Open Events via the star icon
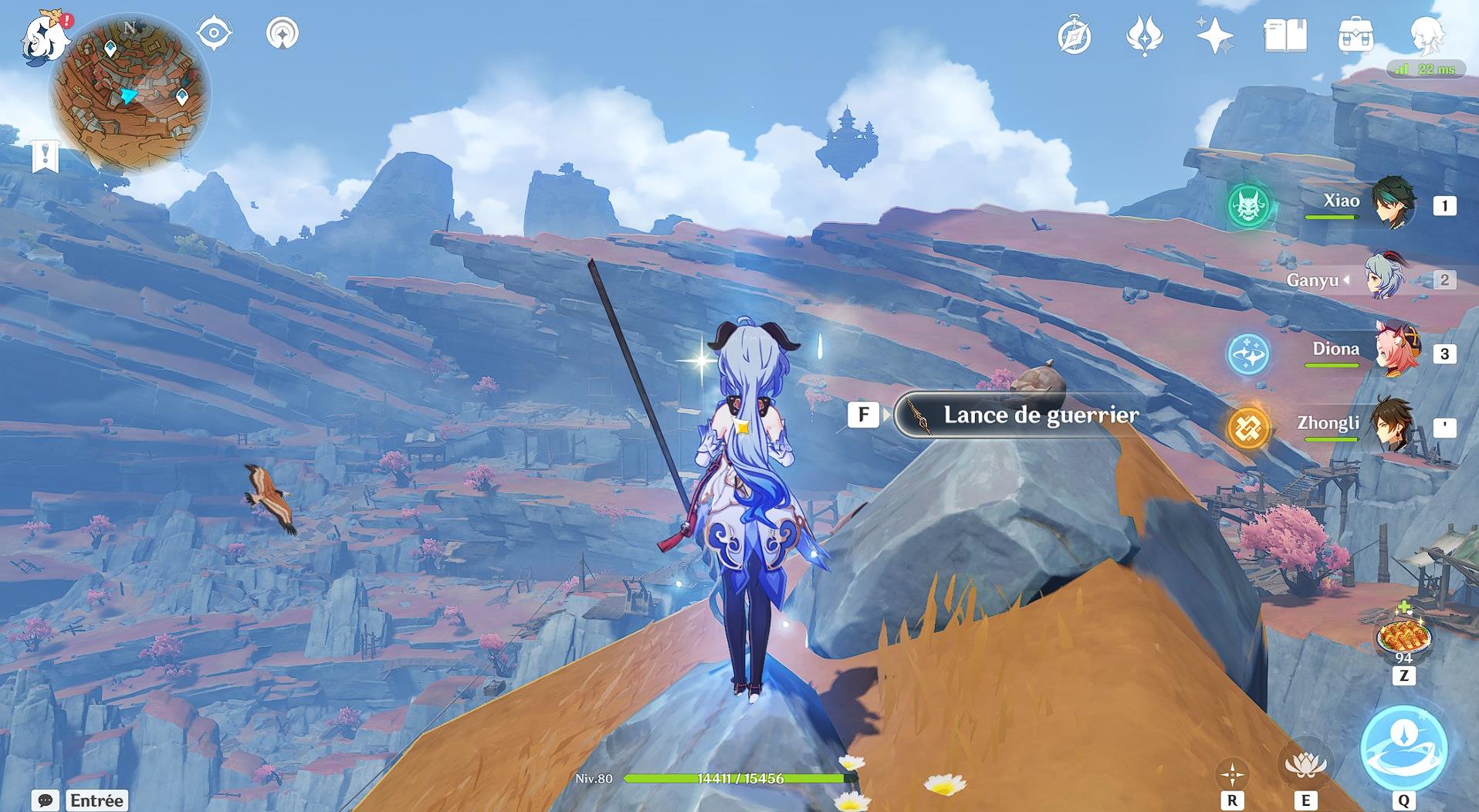This screenshot has height=812, width=1479. (x=1214, y=34)
